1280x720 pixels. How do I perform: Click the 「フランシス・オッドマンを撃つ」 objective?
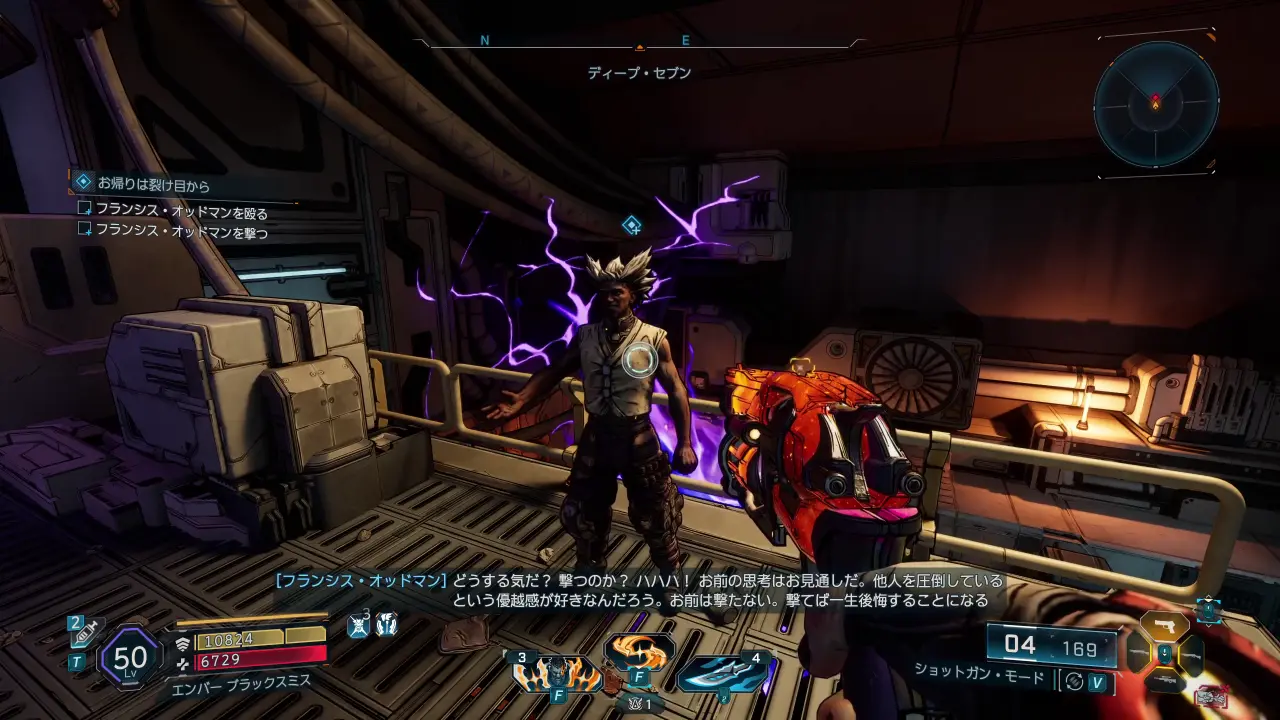pyautogui.click(x=181, y=232)
